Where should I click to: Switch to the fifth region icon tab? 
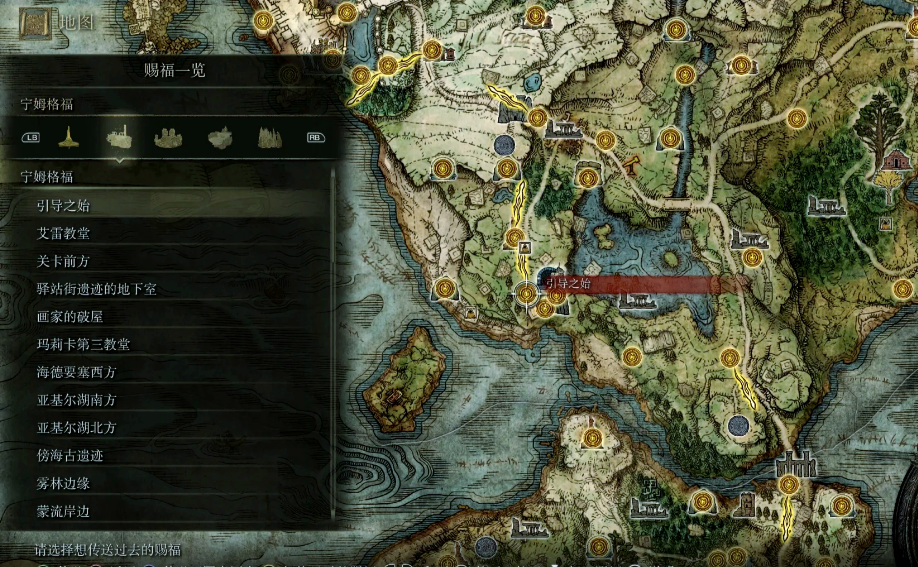click(x=269, y=137)
